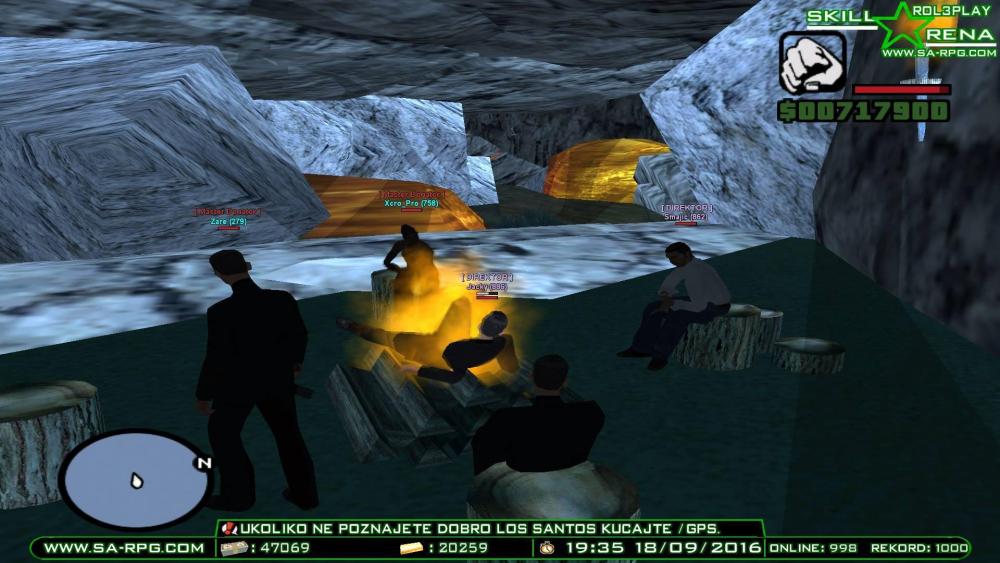The height and width of the screenshot is (563, 1000).
Task: Select the Skill Arena star logo
Action: [900, 27]
